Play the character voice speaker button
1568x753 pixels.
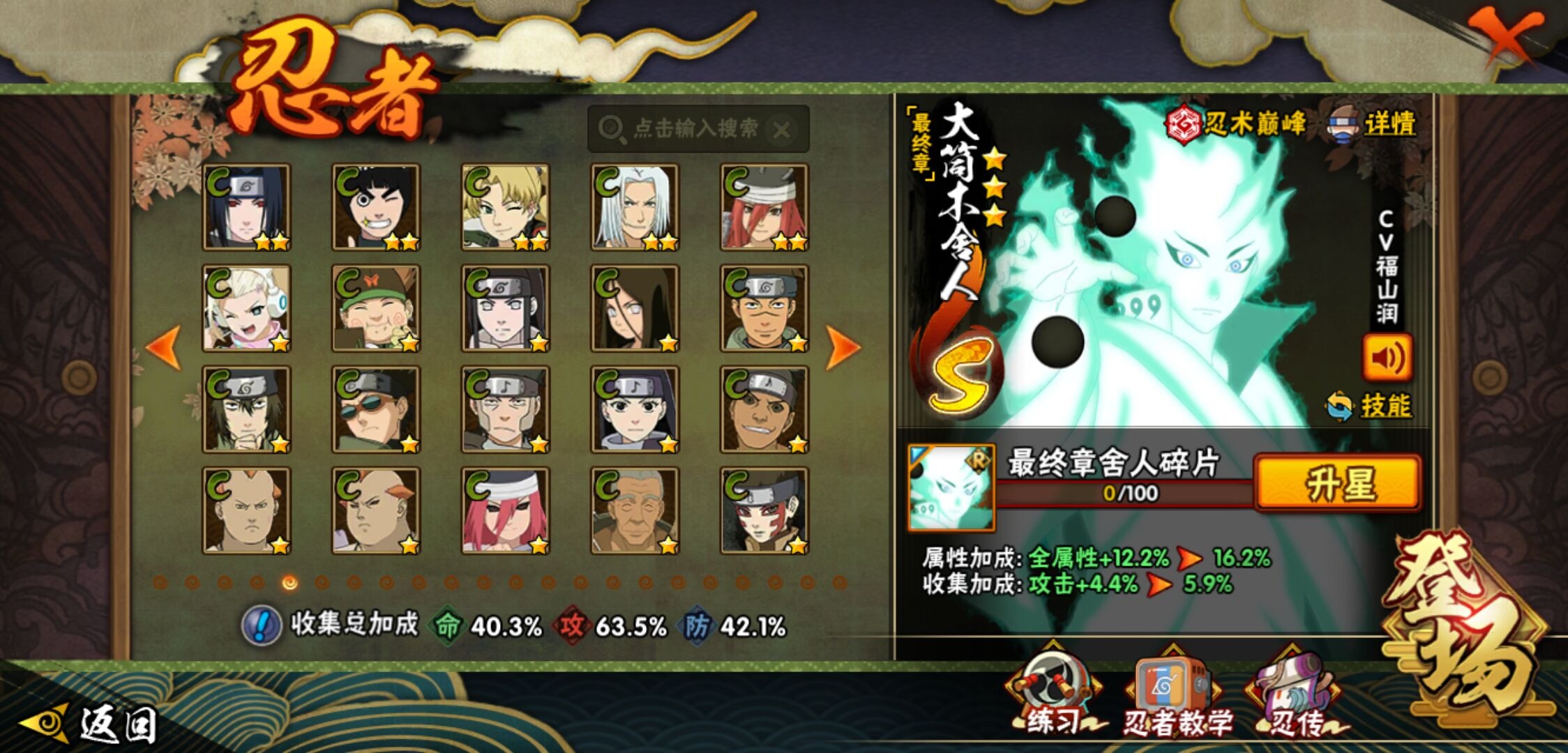pos(1387,358)
